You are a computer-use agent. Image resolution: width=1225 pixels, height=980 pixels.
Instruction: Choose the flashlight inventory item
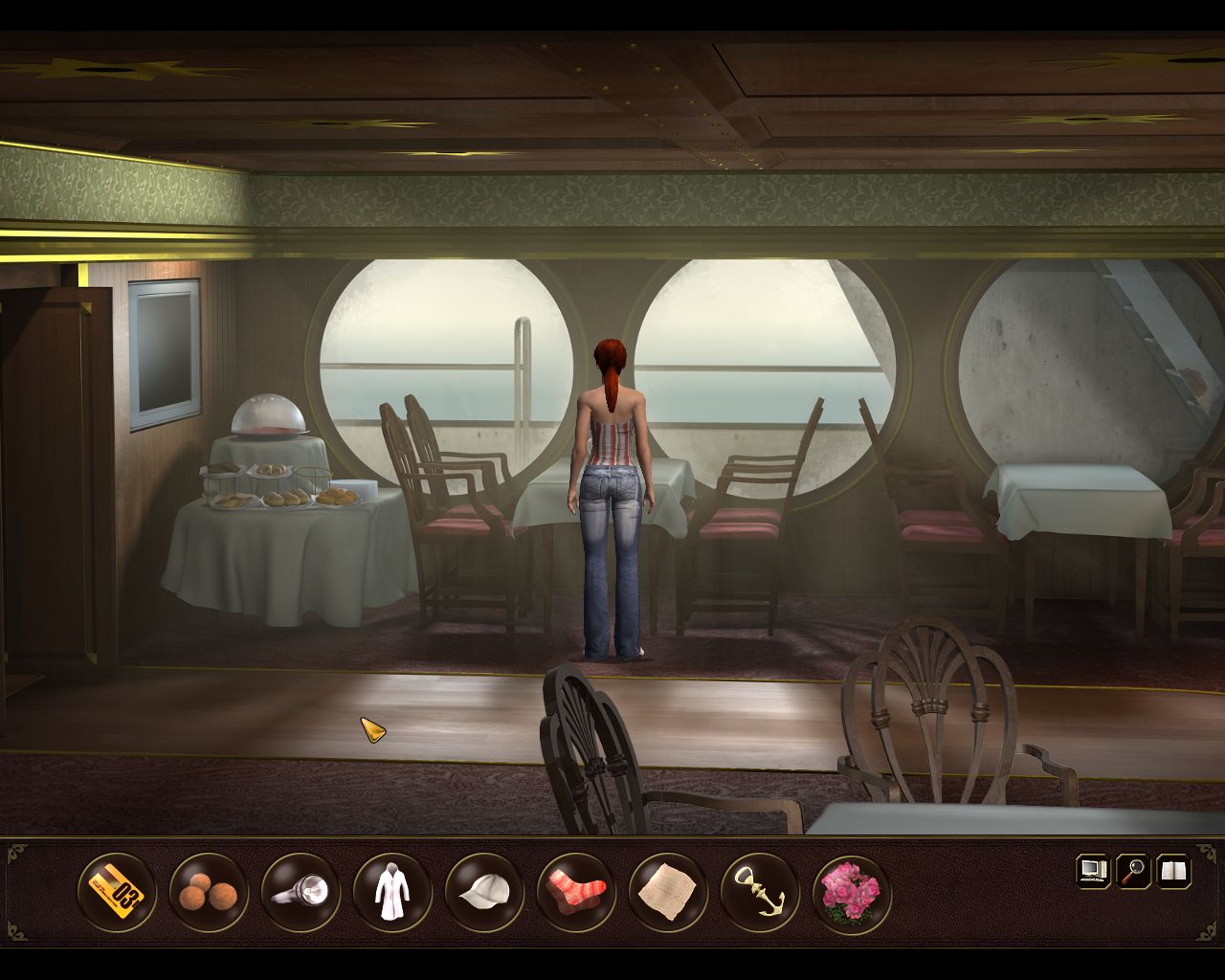[x=300, y=892]
